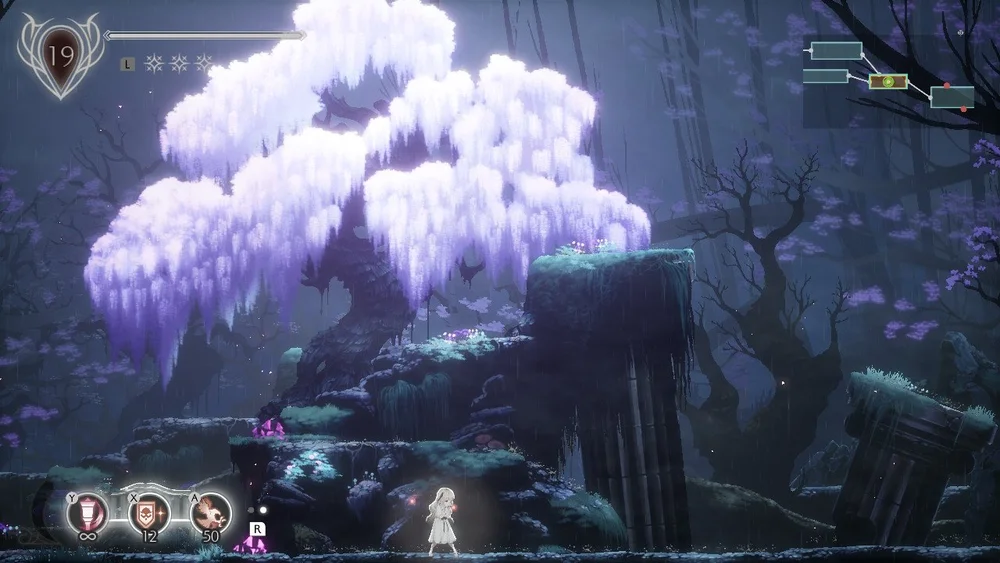Activate the skull shield skill icon
Screen dimensions: 1000x563
pyautogui.click(x=149, y=513)
